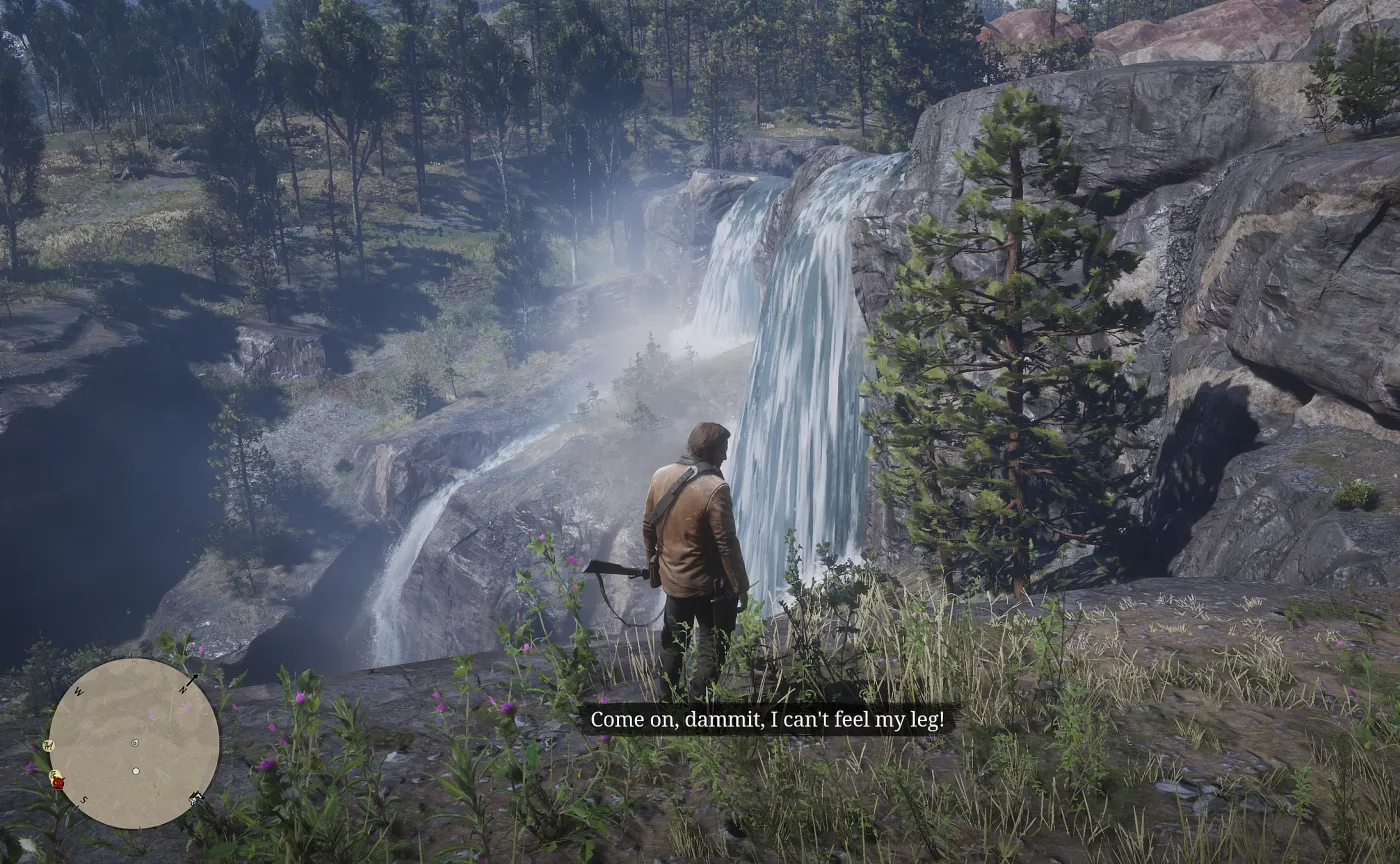This screenshot has height=864, width=1400.
Task: Select the white horse icon on minimap
Action: click(x=196, y=799)
